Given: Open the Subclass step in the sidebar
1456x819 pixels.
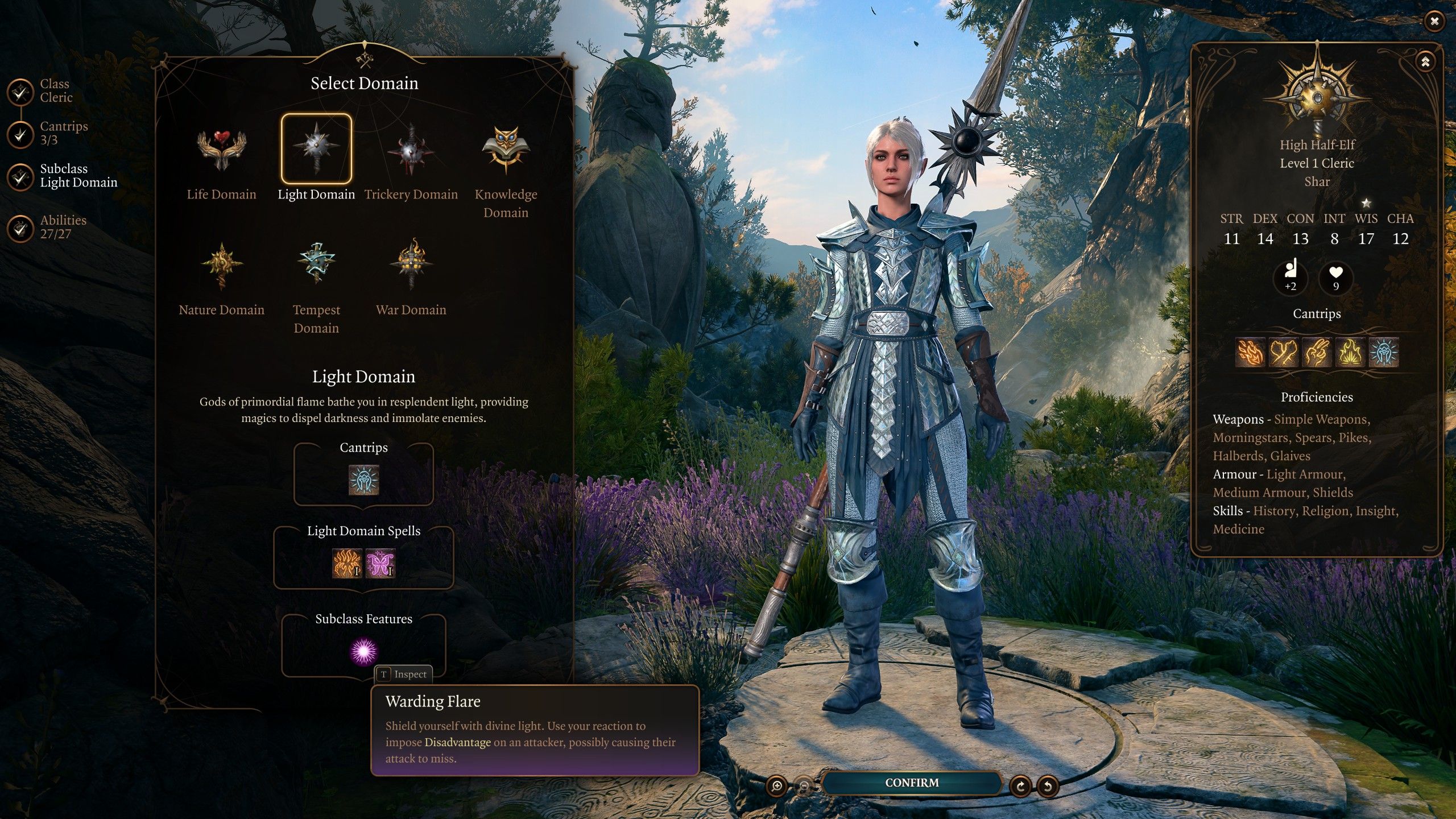Looking at the screenshot, I should tap(20, 176).
